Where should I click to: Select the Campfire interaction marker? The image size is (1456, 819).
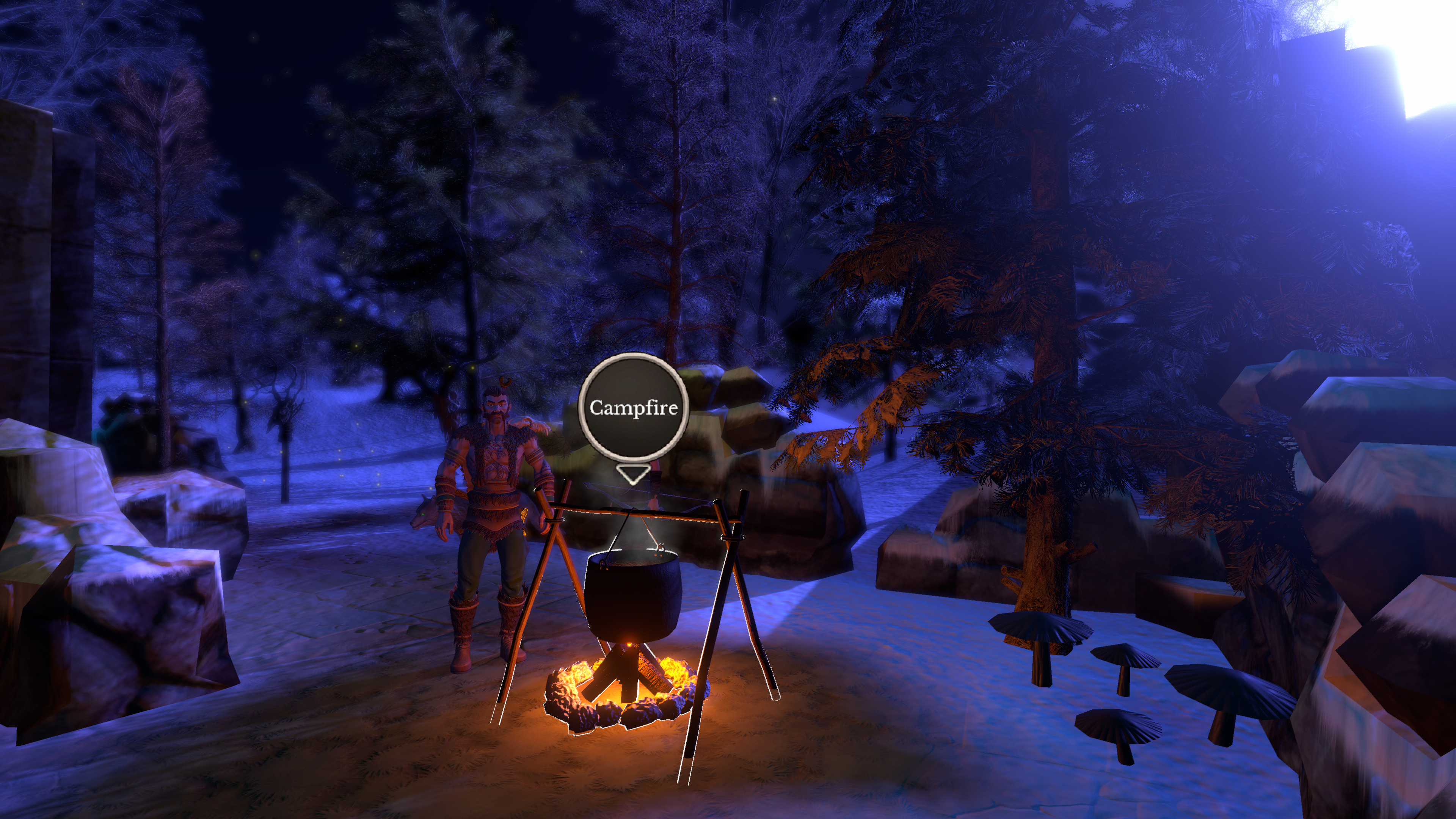click(x=633, y=408)
